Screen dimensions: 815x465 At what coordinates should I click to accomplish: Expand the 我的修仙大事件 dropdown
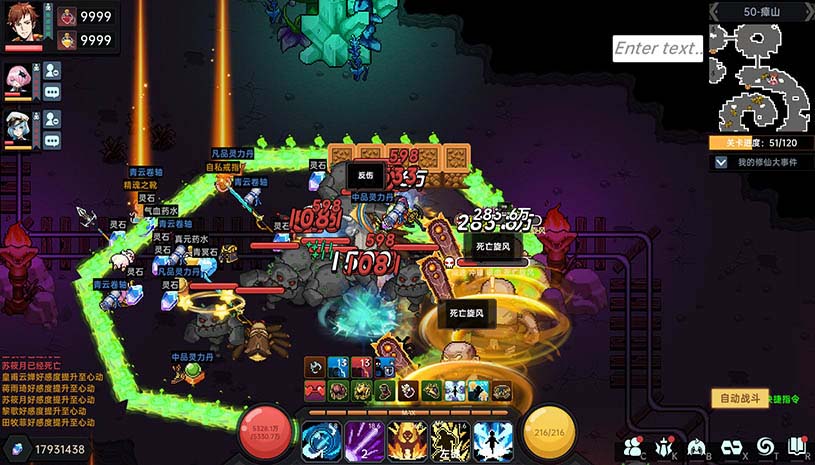[x=720, y=162]
